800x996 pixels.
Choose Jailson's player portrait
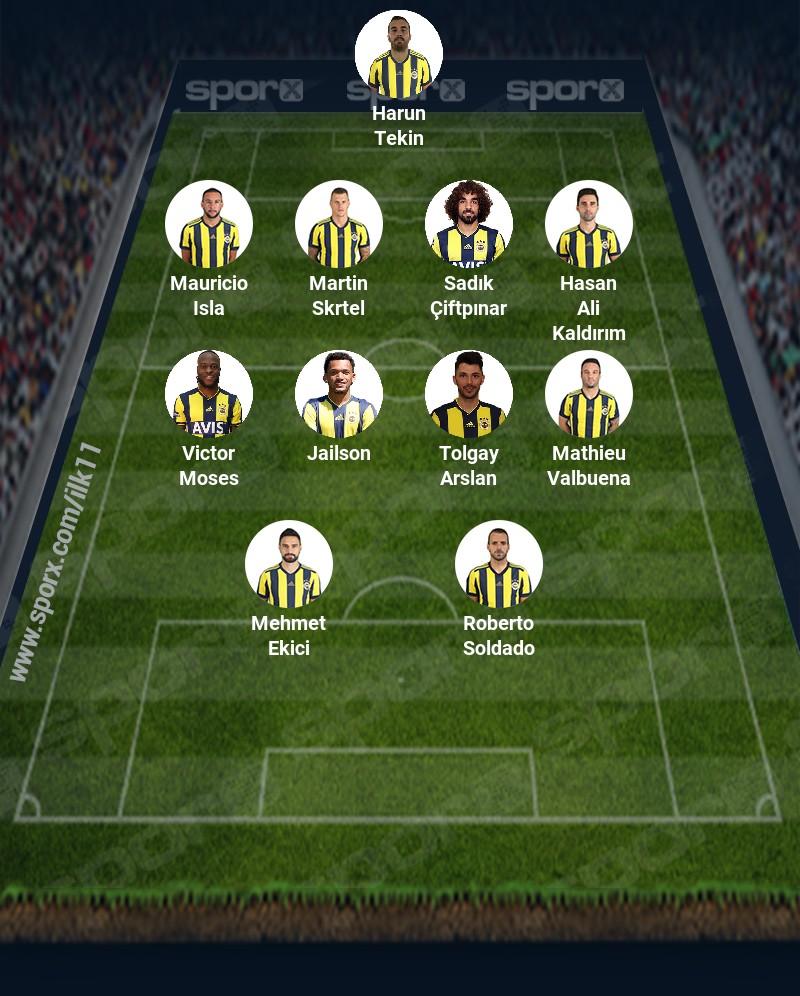(x=339, y=394)
